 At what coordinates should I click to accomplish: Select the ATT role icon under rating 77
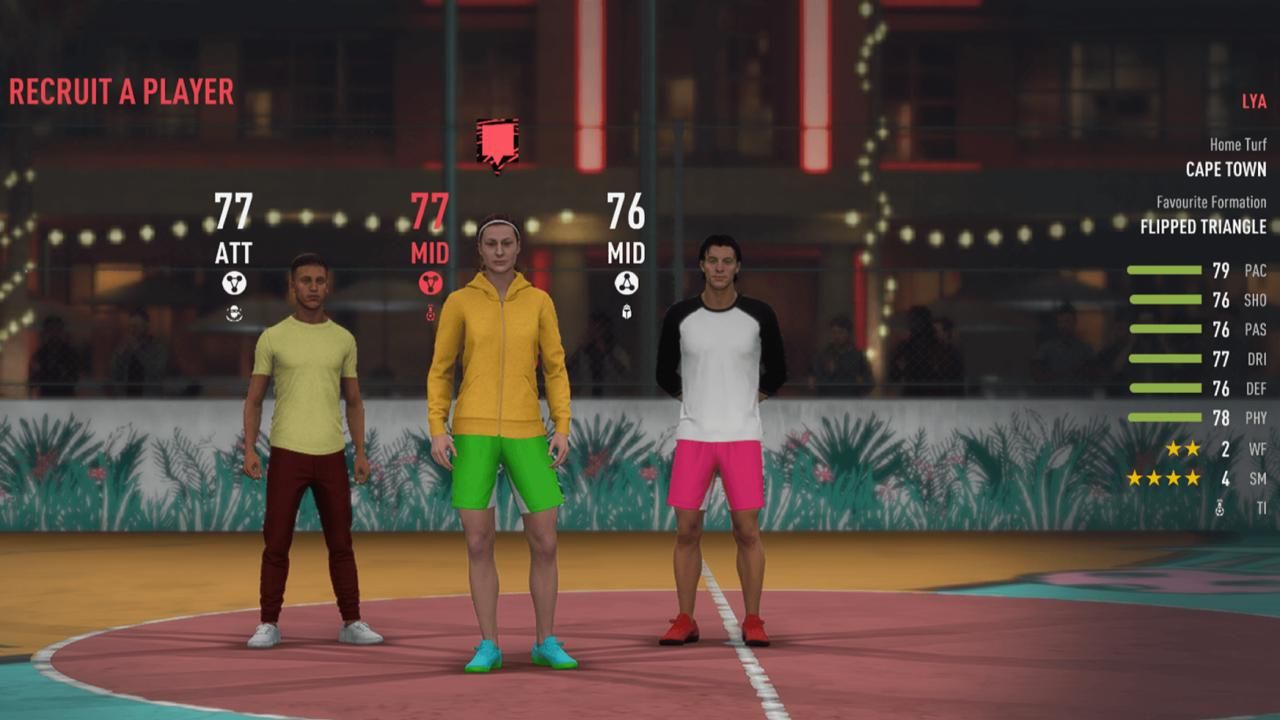tap(234, 281)
